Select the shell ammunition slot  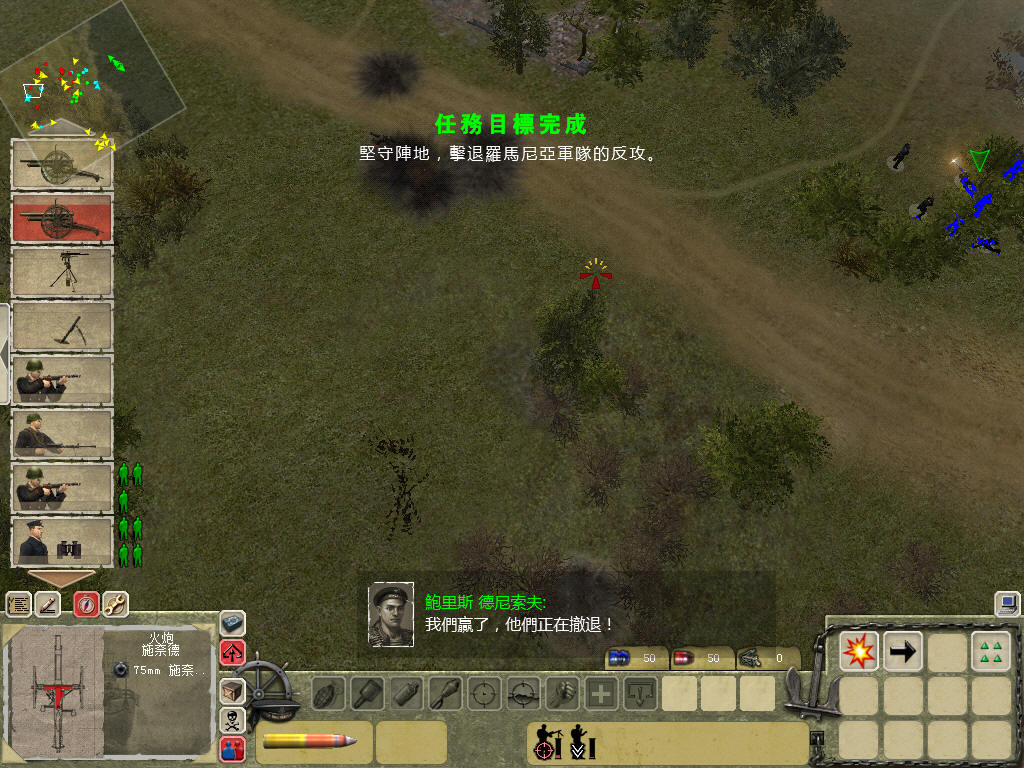pos(314,742)
